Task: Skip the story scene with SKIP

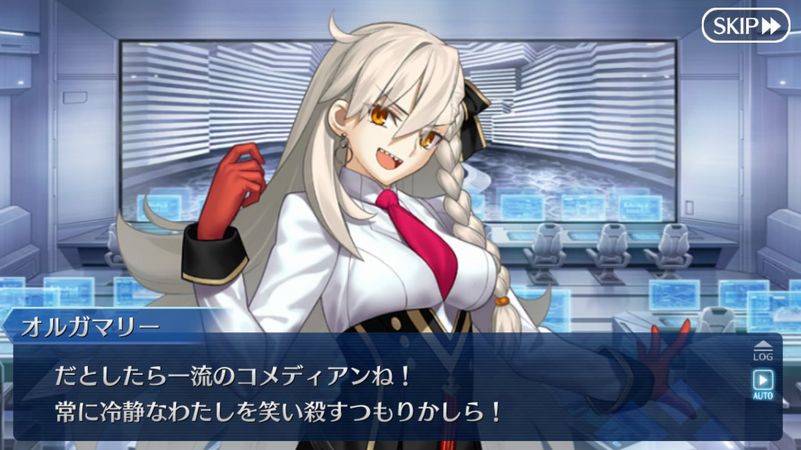Action: (746, 26)
